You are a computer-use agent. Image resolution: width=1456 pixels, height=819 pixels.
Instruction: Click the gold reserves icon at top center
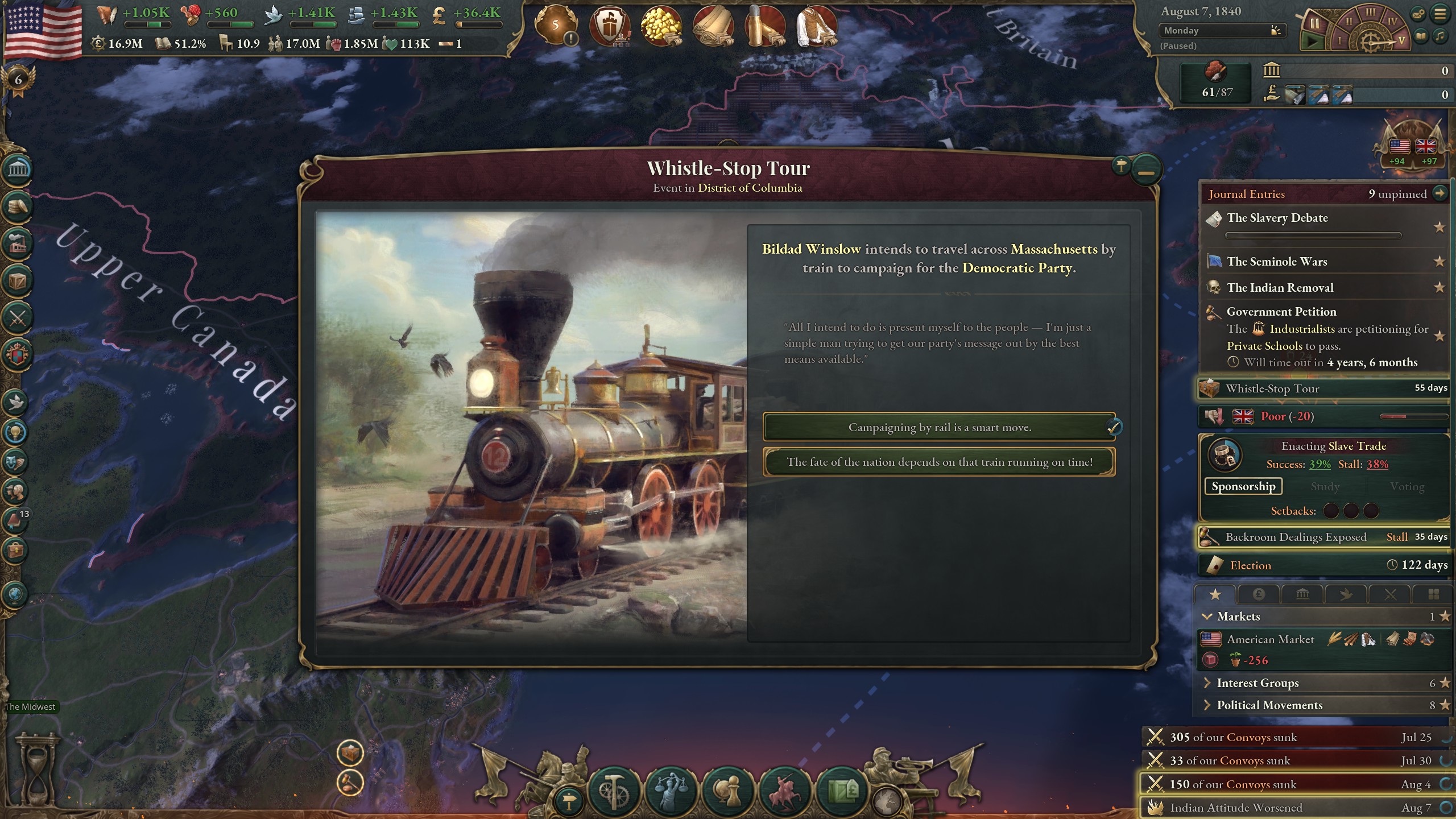point(663,26)
